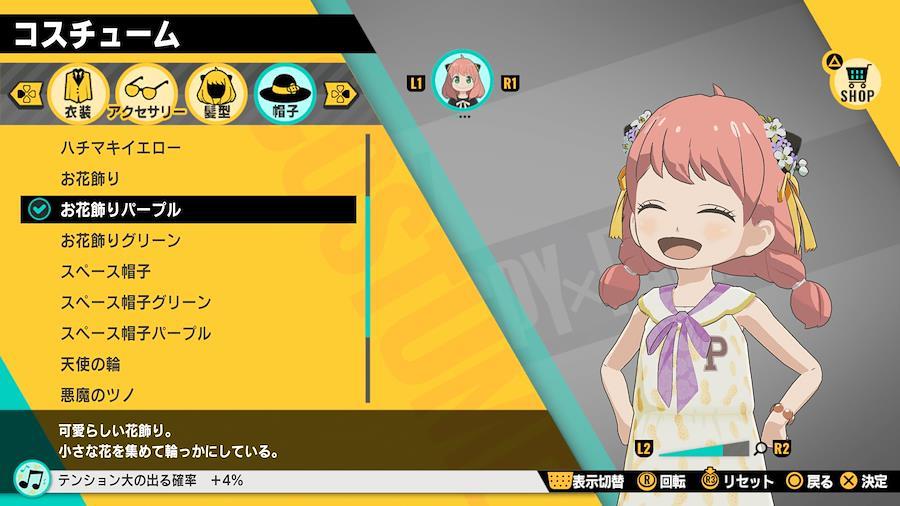900x506 pixels.
Task: Open the アクセサリー accessory tab
Action: (x=146, y=94)
